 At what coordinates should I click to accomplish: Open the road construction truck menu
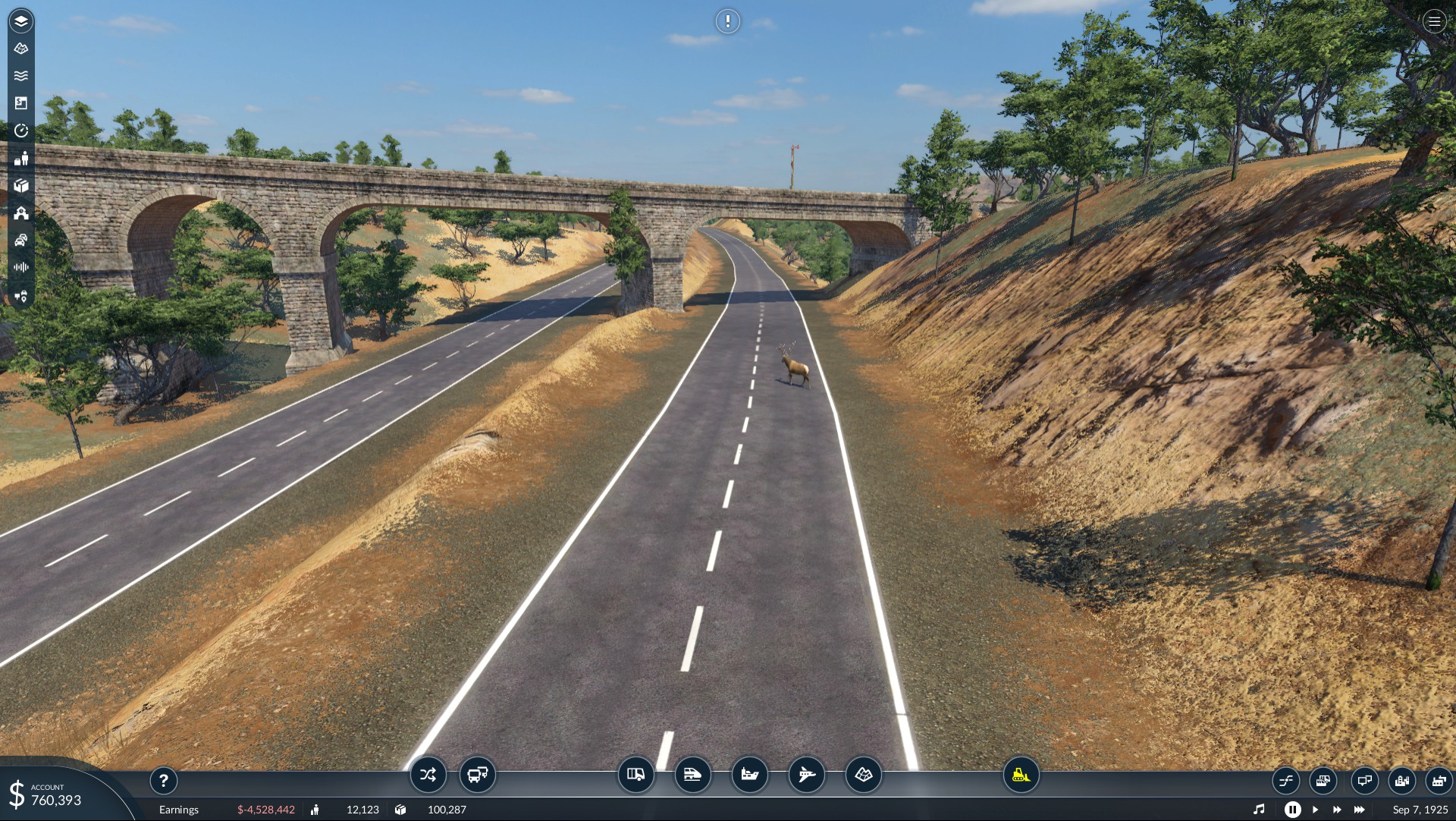click(x=635, y=775)
